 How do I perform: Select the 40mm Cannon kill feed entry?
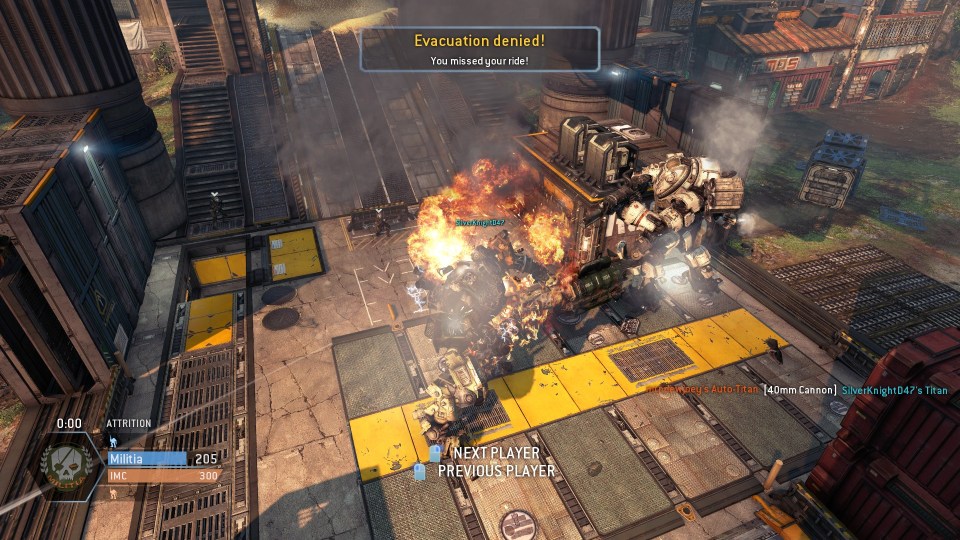800,390
